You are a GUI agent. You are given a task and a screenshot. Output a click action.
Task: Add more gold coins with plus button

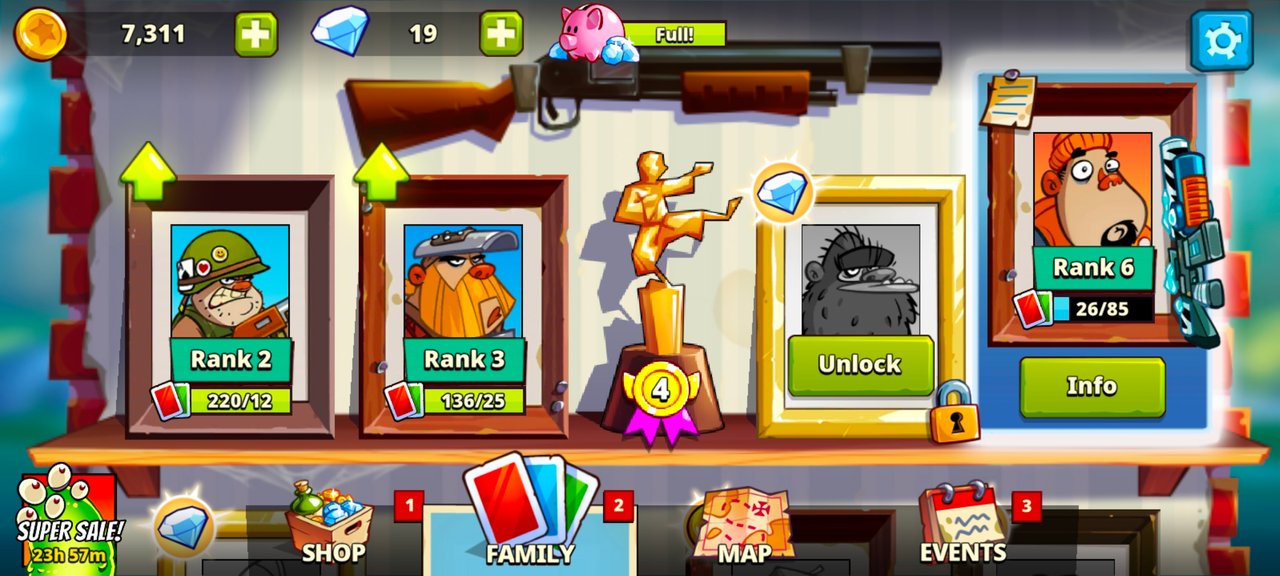[256, 34]
